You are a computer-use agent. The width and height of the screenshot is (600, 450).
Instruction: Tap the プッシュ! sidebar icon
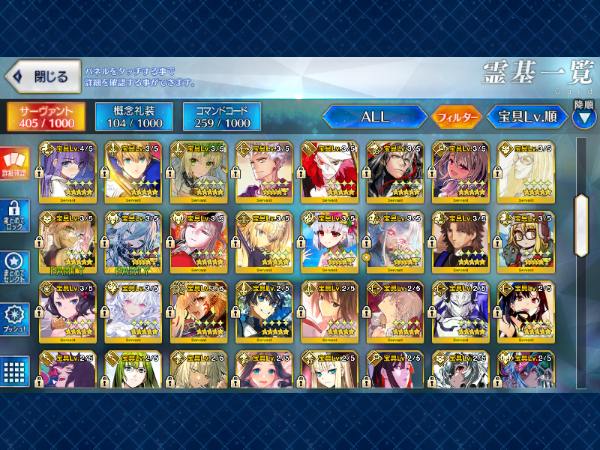(15, 317)
